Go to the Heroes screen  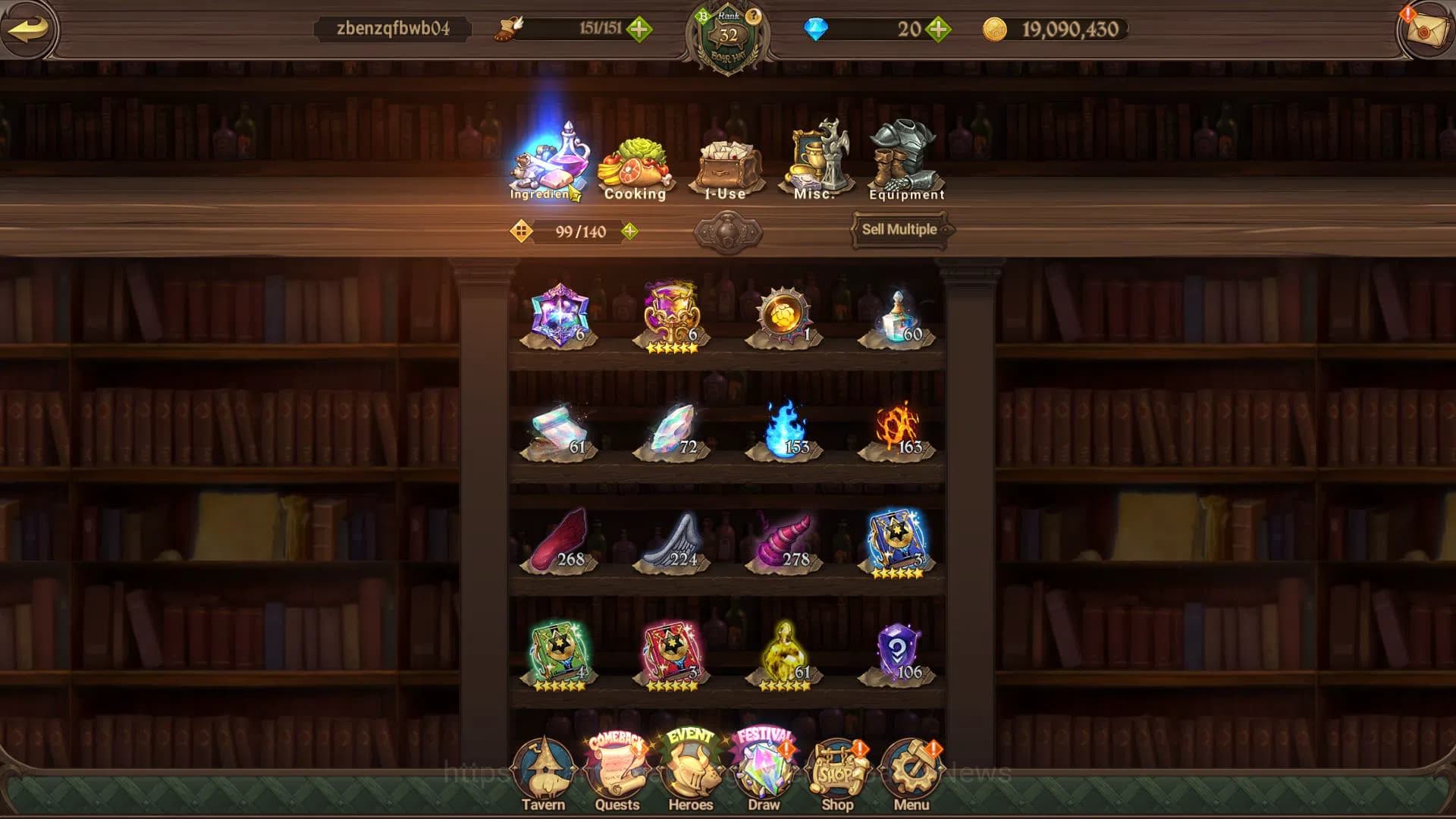point(690,775)
